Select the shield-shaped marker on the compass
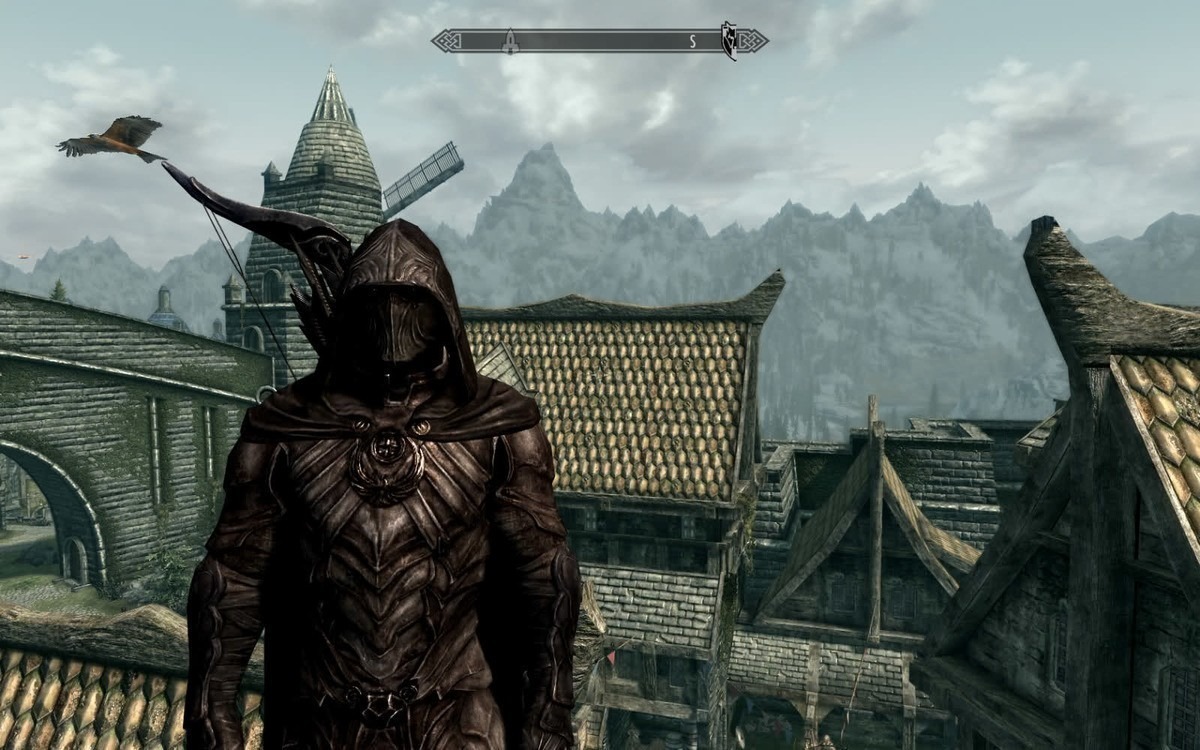This screenshot has width=1200, height=750. pos(729,41)
